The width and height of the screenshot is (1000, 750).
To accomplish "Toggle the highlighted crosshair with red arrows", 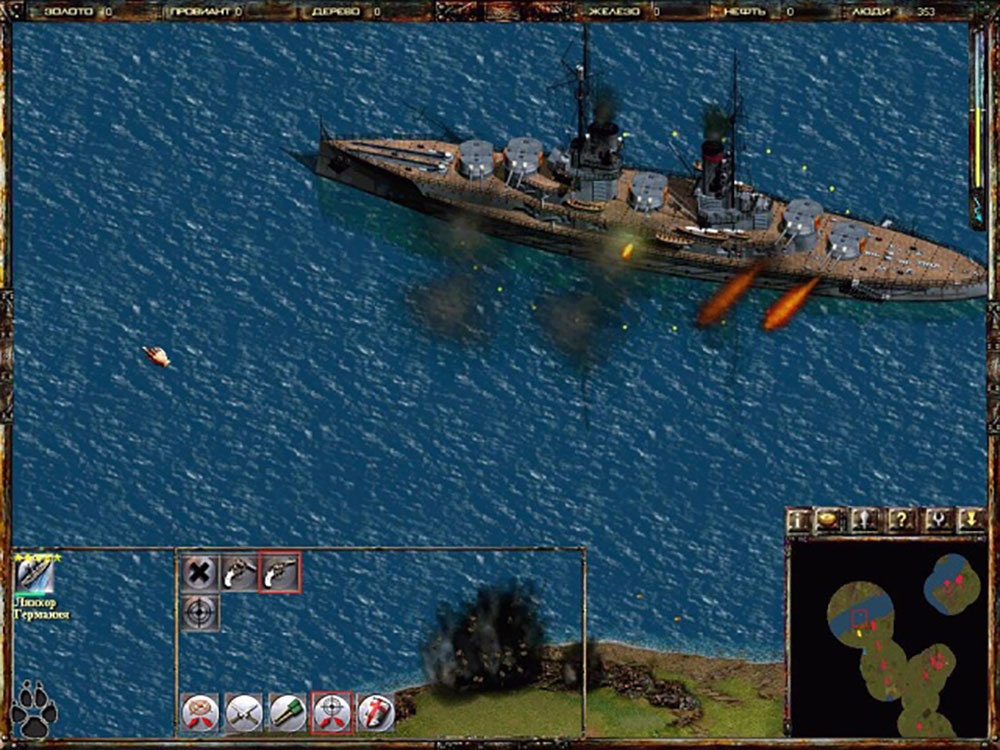I will pos(332,711).
